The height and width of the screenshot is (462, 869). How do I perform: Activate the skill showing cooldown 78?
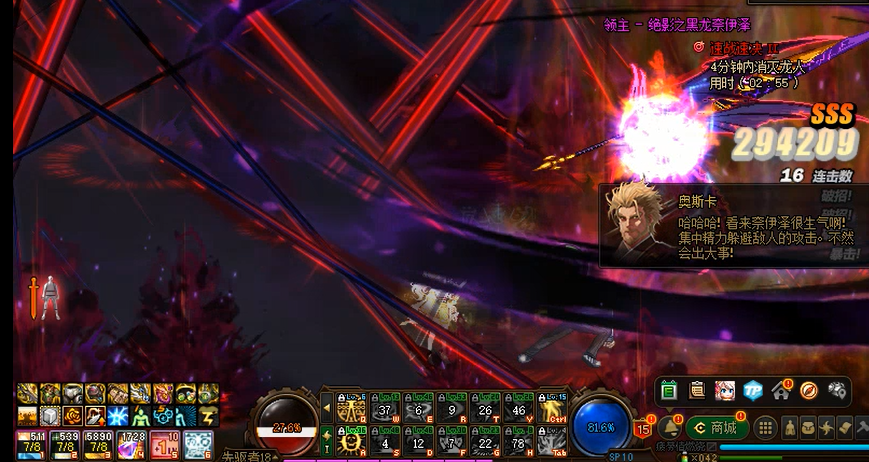point(519,440)
